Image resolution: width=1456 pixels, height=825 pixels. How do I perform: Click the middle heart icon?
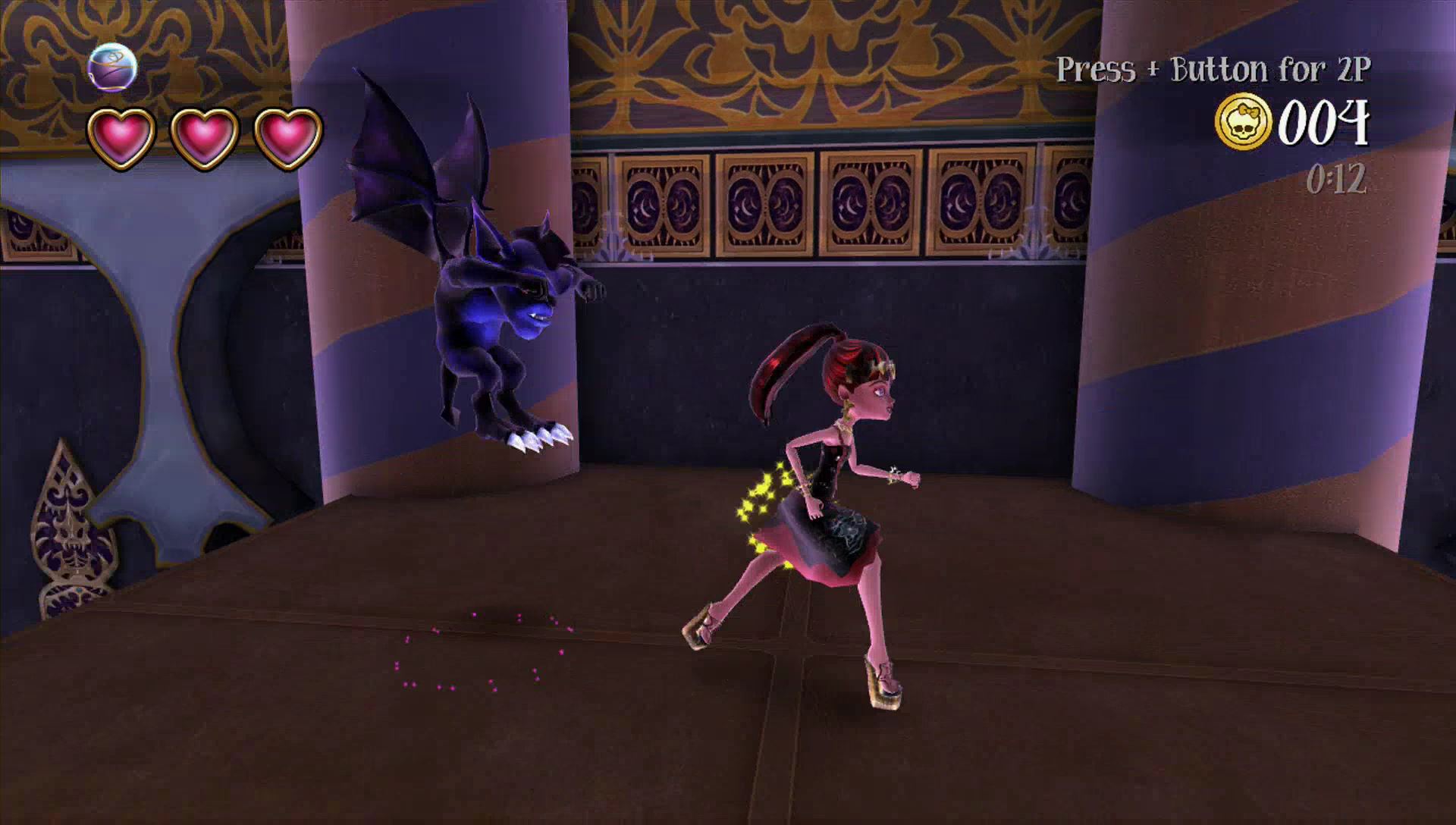point(206,133)
